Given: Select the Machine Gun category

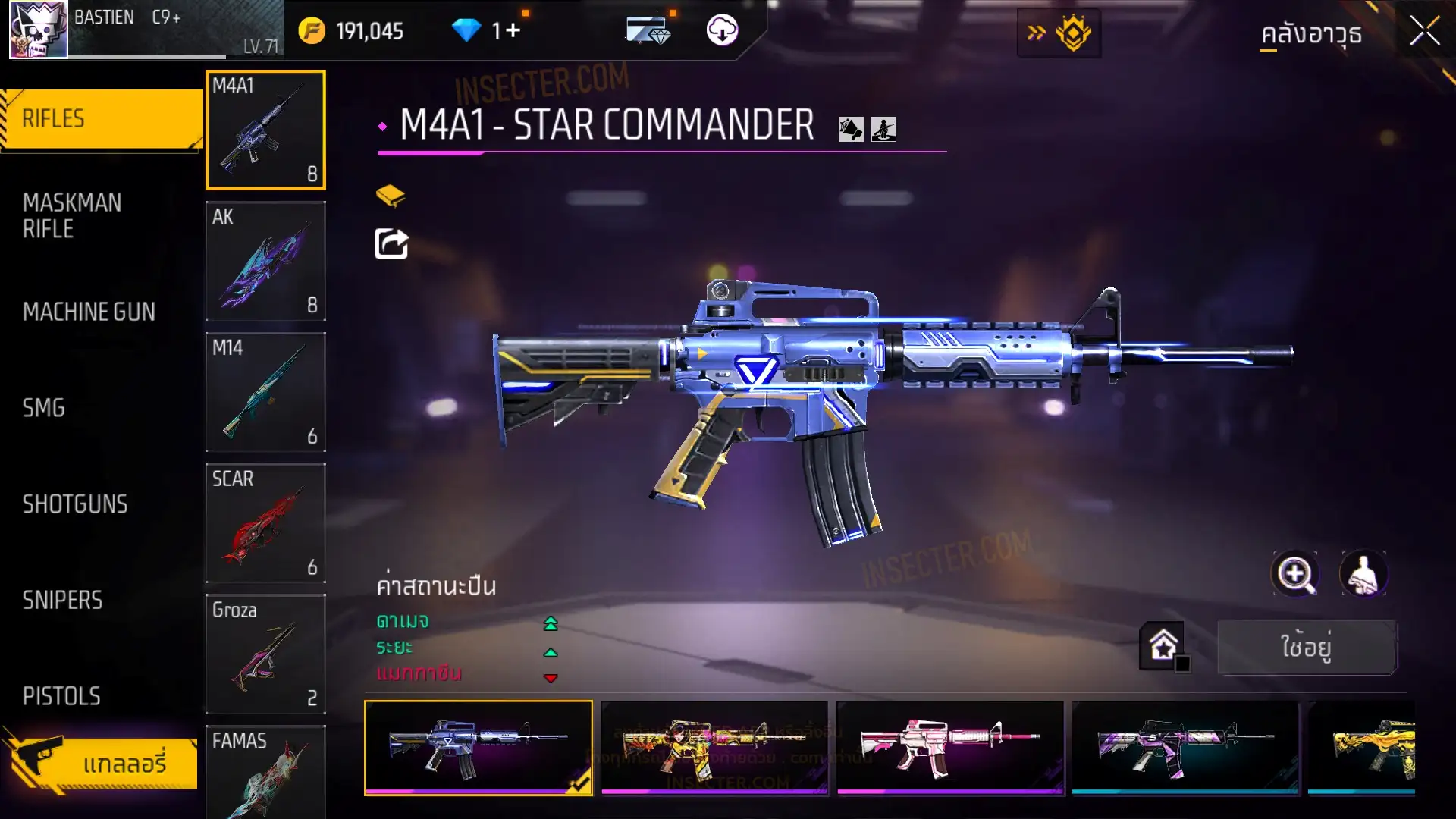Looking at the screenshot, I should (89, 312).
